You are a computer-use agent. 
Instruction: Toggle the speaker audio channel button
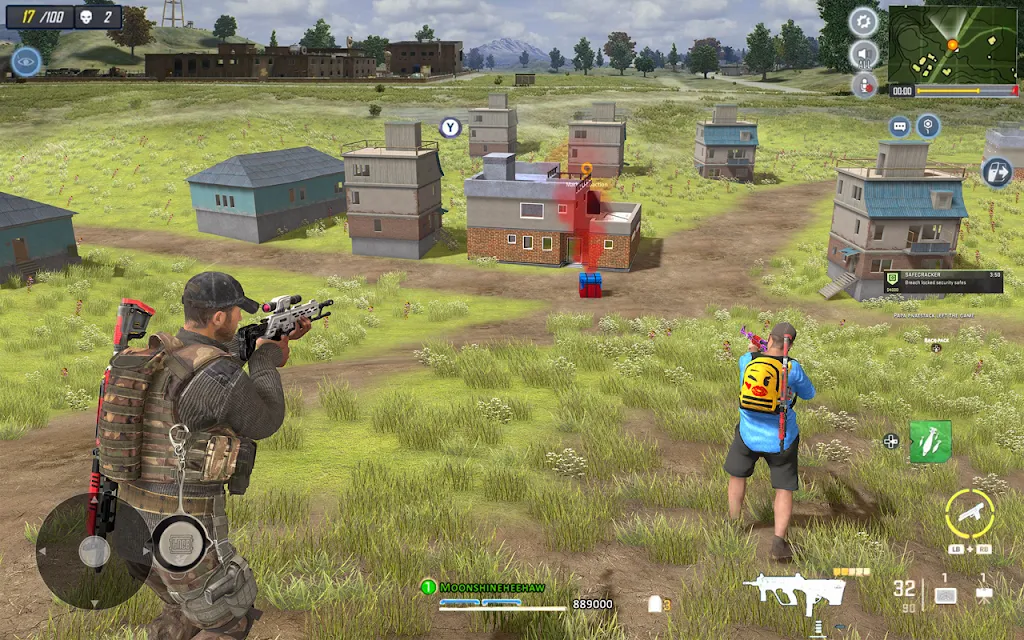[863, 54]
